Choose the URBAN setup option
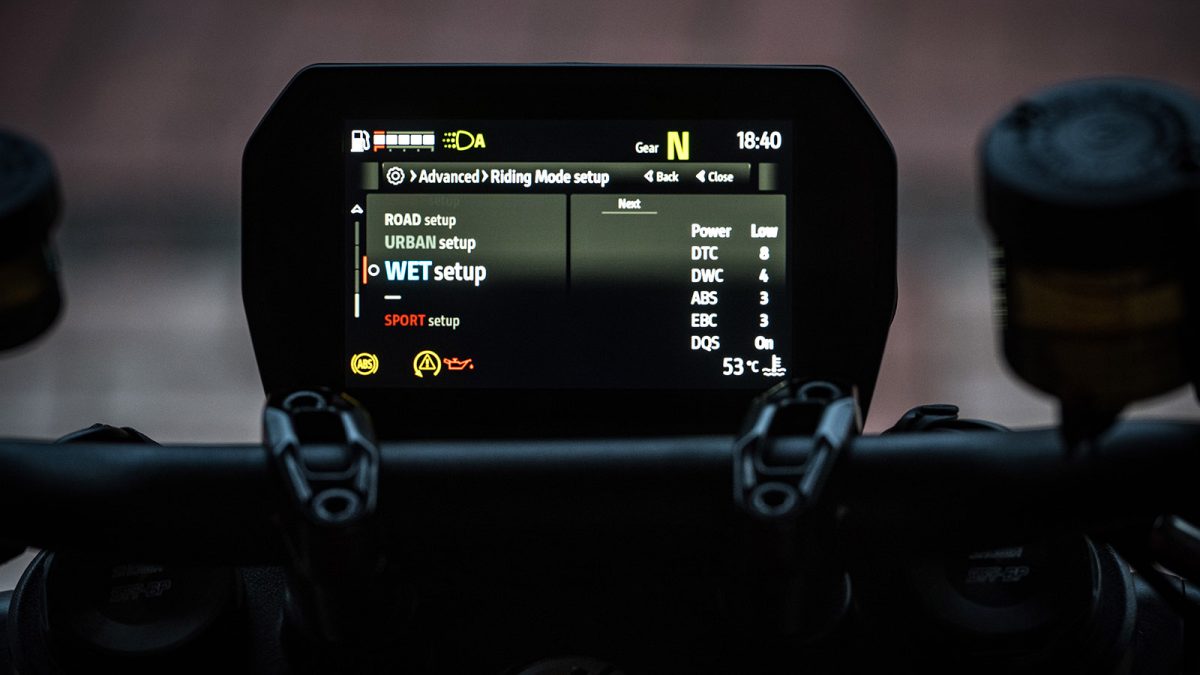1200x675 pixels. coord(430,243)
